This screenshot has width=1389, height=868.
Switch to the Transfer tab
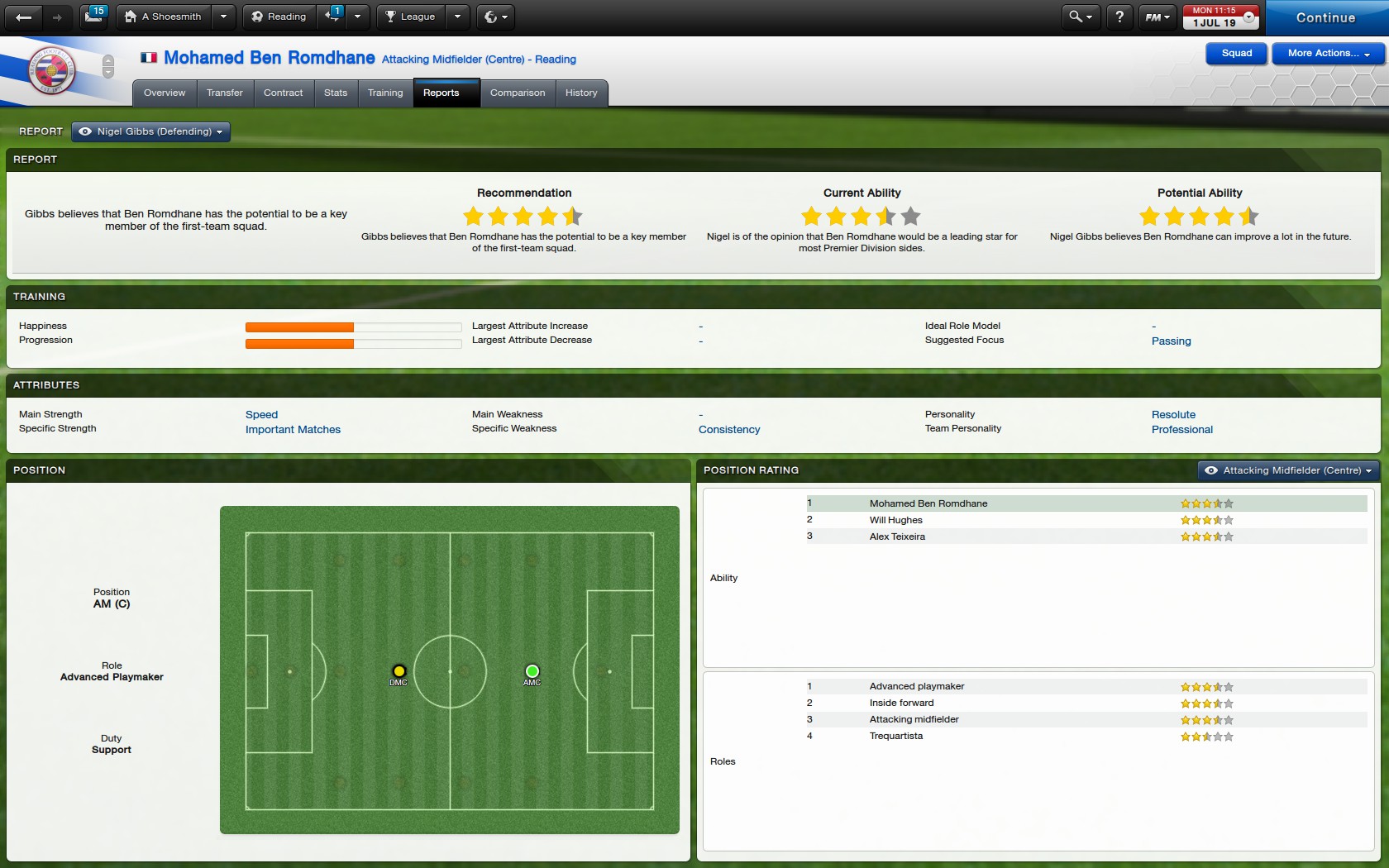pos(225,93)
